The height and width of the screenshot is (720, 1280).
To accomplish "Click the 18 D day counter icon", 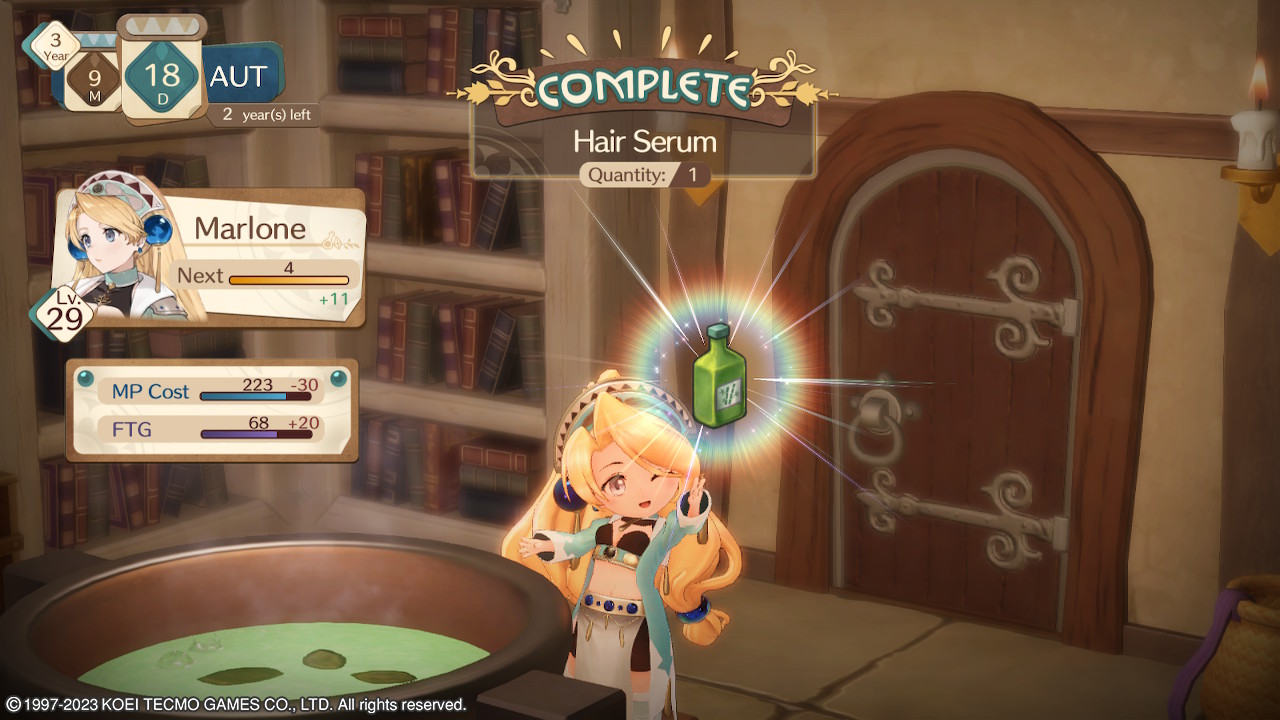I will point(162,77).
